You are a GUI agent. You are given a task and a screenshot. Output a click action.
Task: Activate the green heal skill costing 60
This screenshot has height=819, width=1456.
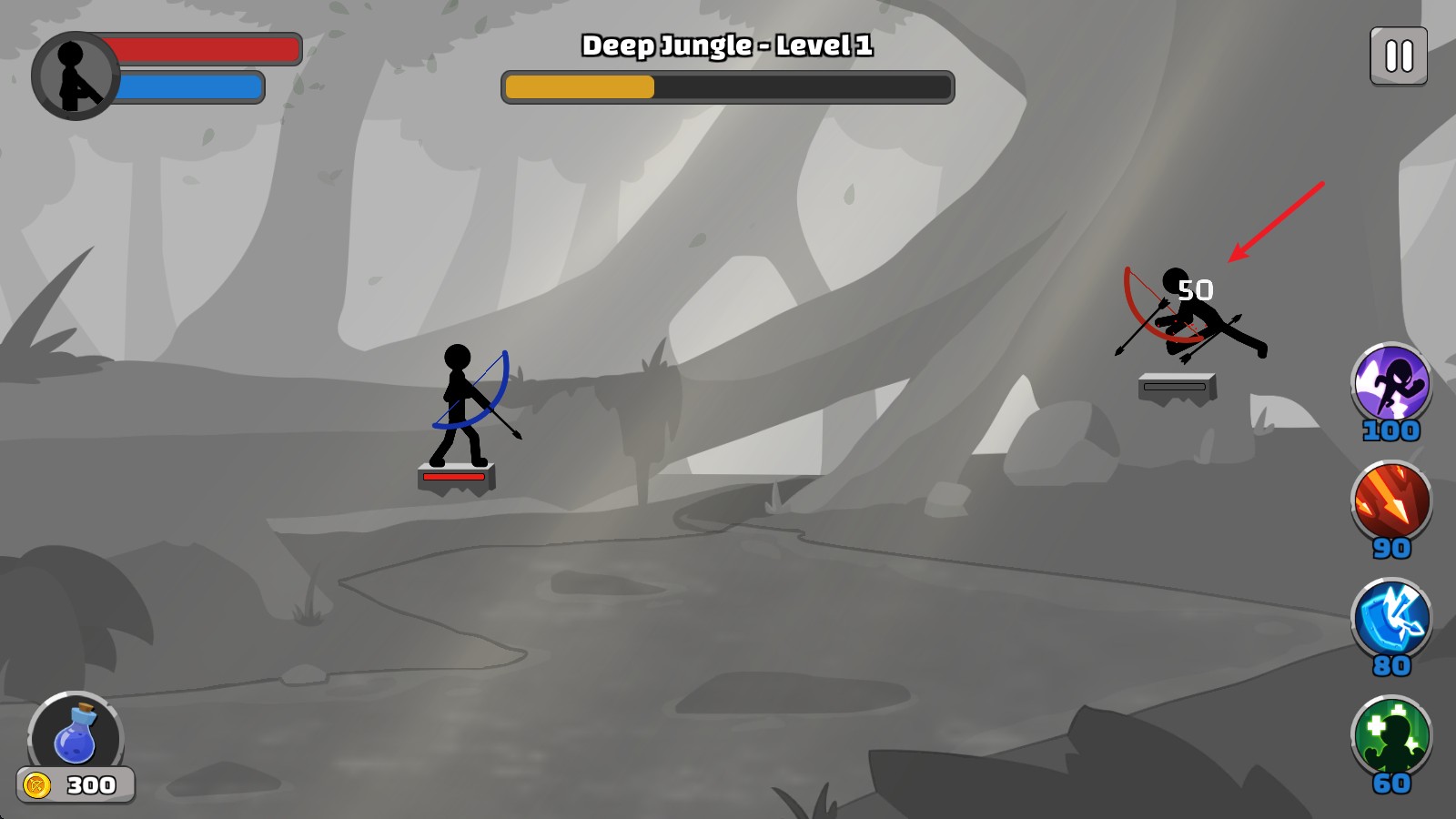(1390, 736)
